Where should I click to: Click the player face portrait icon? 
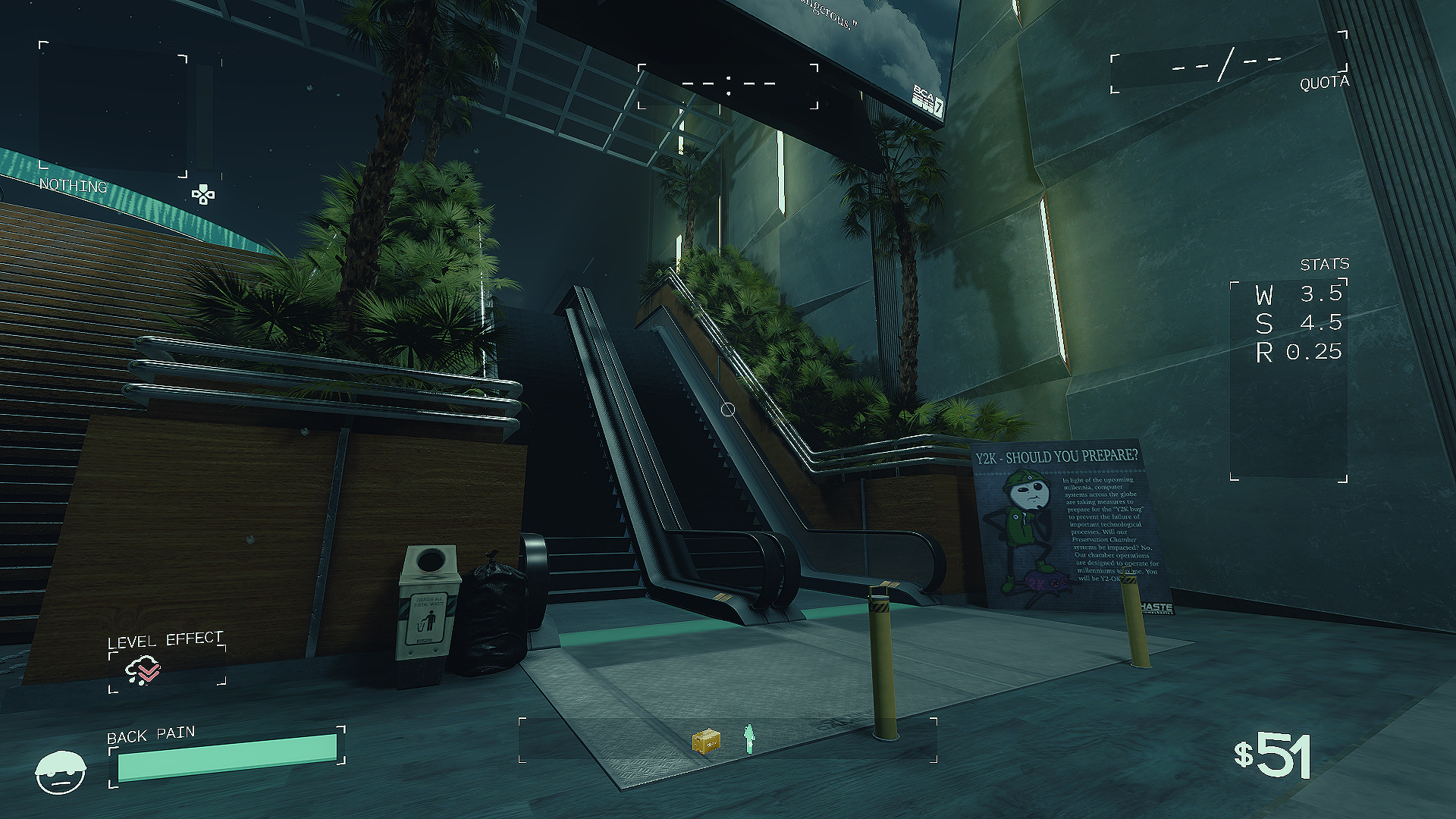[x=61, y=773]
